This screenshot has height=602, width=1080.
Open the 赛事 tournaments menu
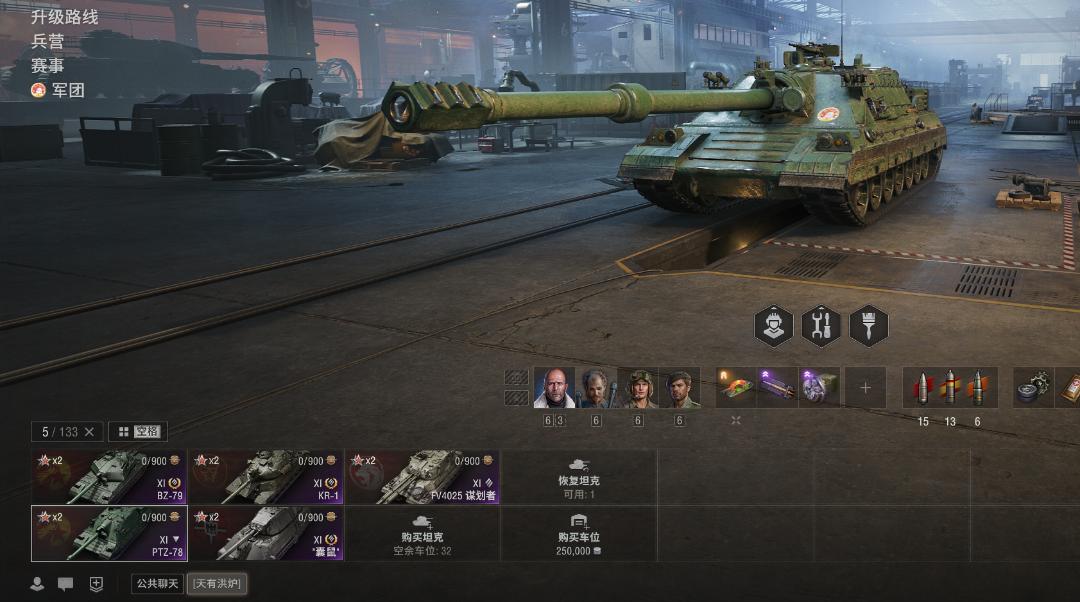pyautogui.click(x=48, y=65)
